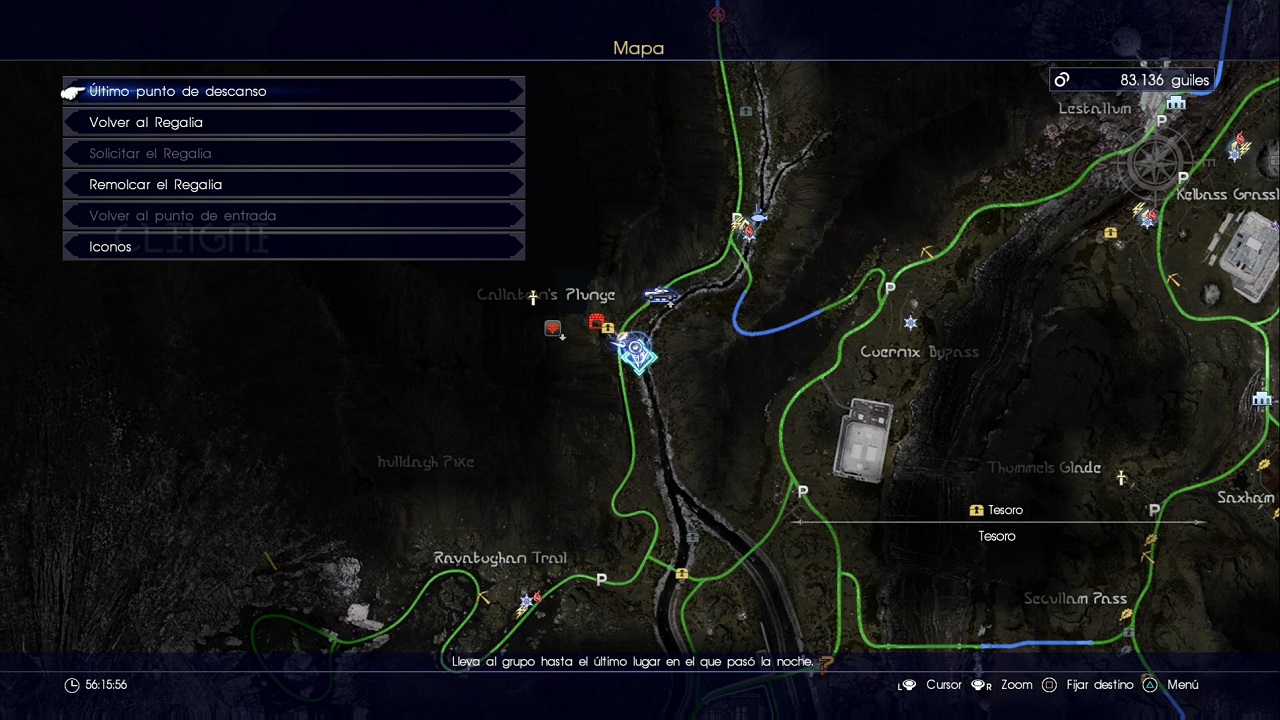Click the cross marker beside Thommels Glade
Image resolution: width=1280 pixels, height=720 pixels.
pyautogui.click(x=1121, y=479)
